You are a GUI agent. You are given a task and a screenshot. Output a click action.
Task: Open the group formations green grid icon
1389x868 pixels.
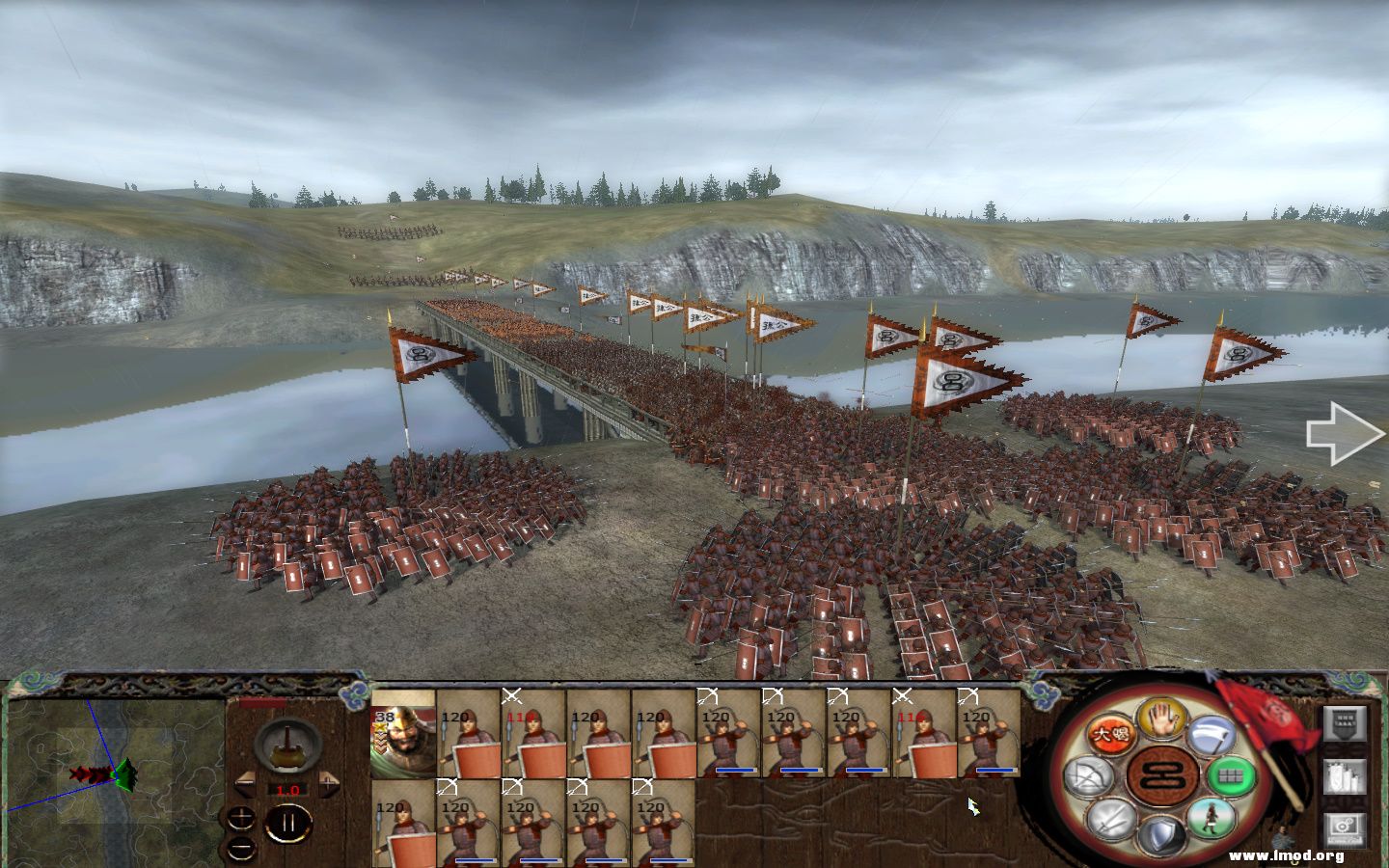[x=1229, y=773]
